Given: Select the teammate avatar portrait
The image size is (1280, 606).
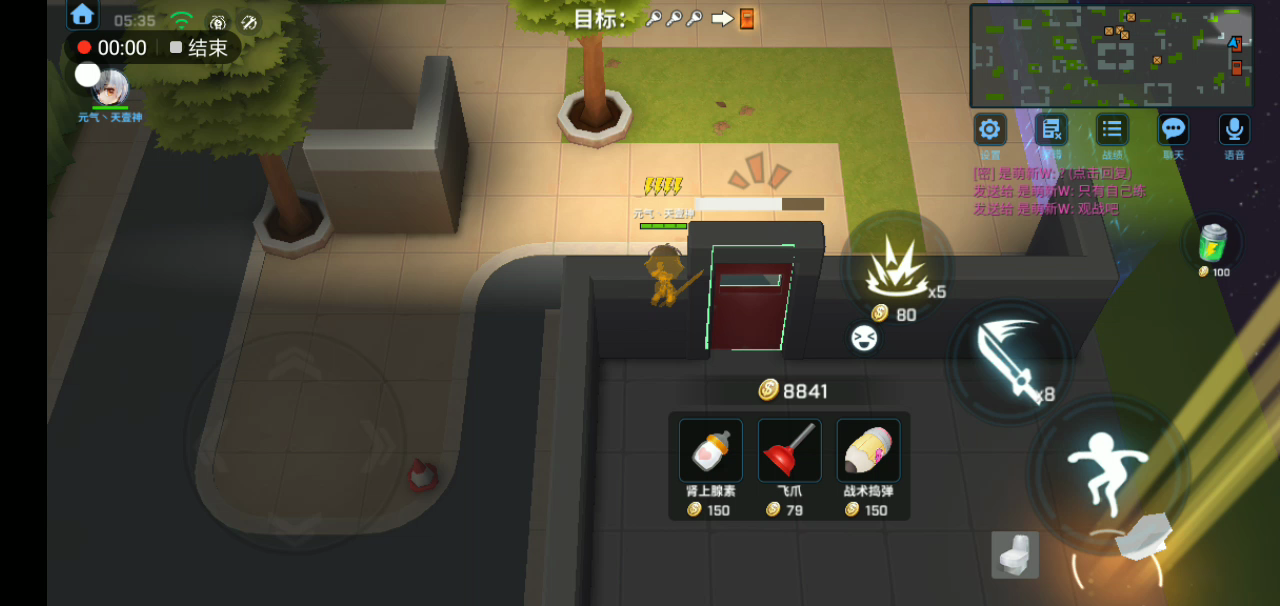Looking at the screenshot, I should click(x=111, y=89).
